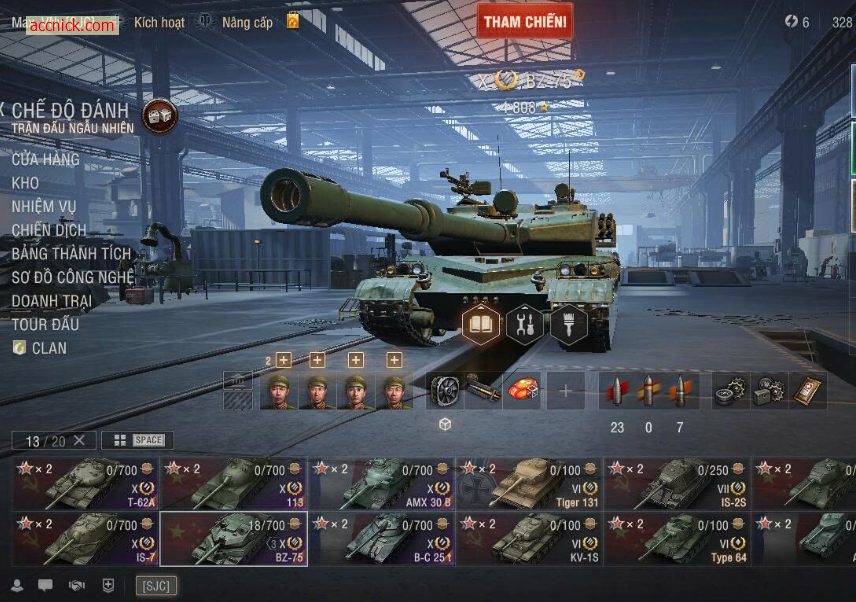Open the paintbrush exterior customization hexagon
Viewport: 856px width, 602px height.
tap(569, 324)
